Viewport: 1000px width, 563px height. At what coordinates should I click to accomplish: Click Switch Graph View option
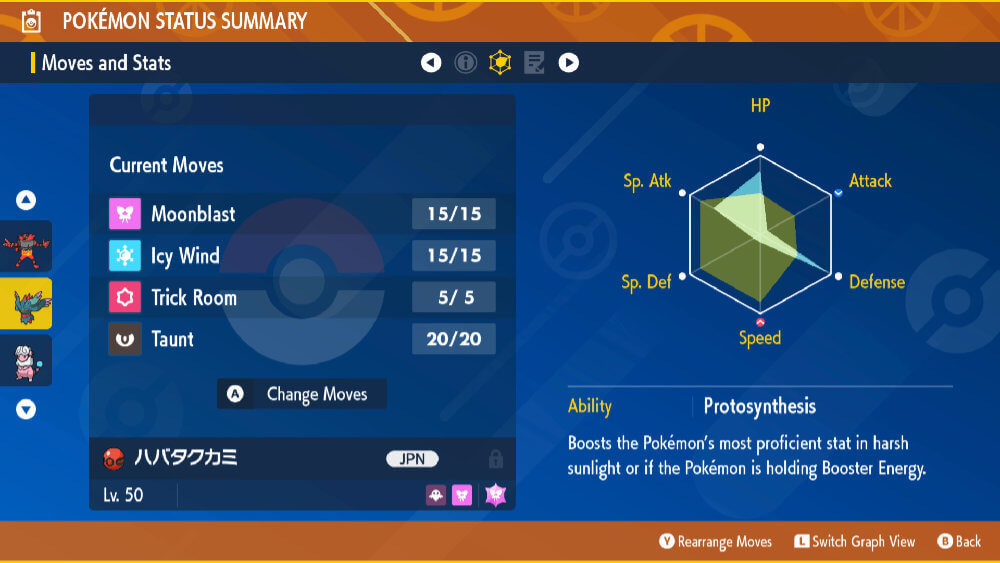click(855, 542)
